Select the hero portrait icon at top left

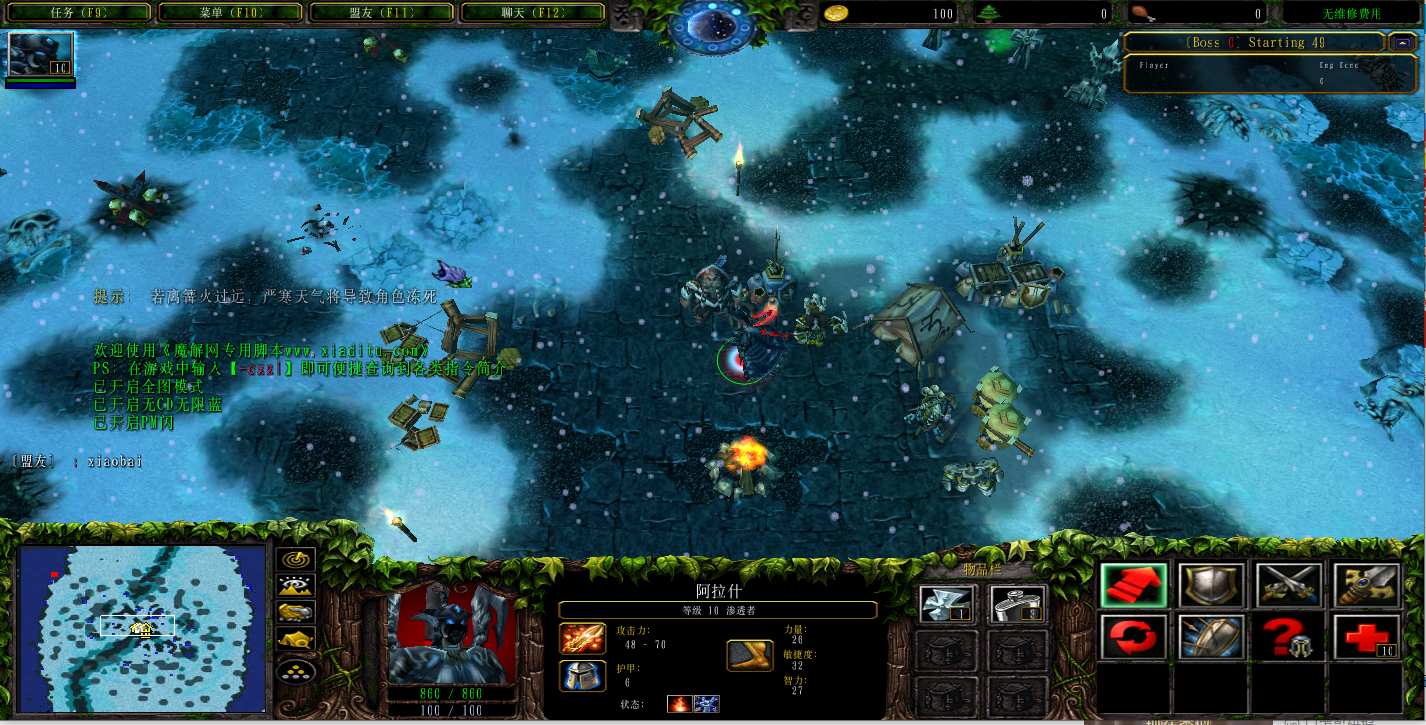point(41,54)
